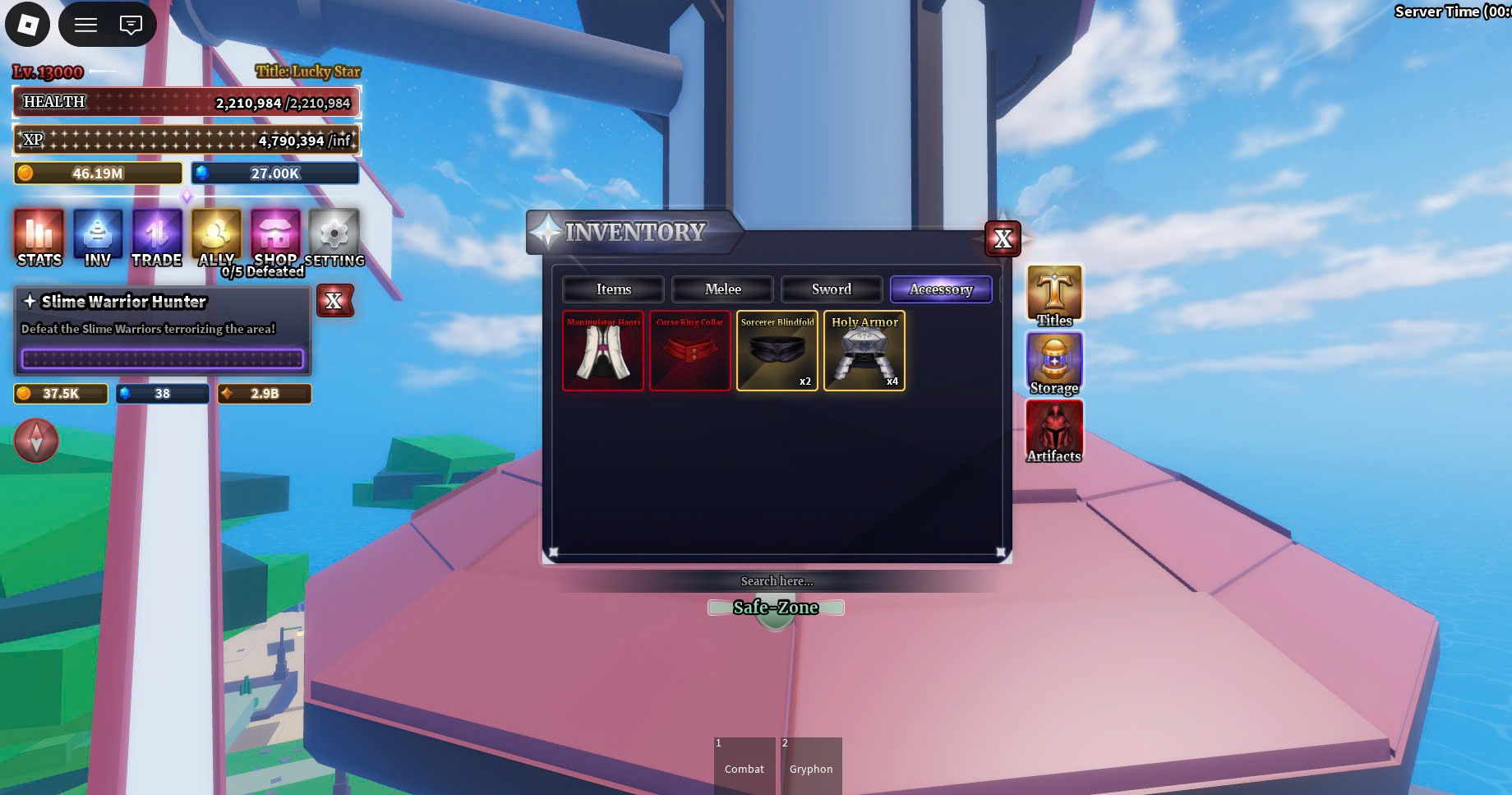Viewport: 1512px width, 795px height.
Task: Select the Accessory tab
Action: coord(941,289)
